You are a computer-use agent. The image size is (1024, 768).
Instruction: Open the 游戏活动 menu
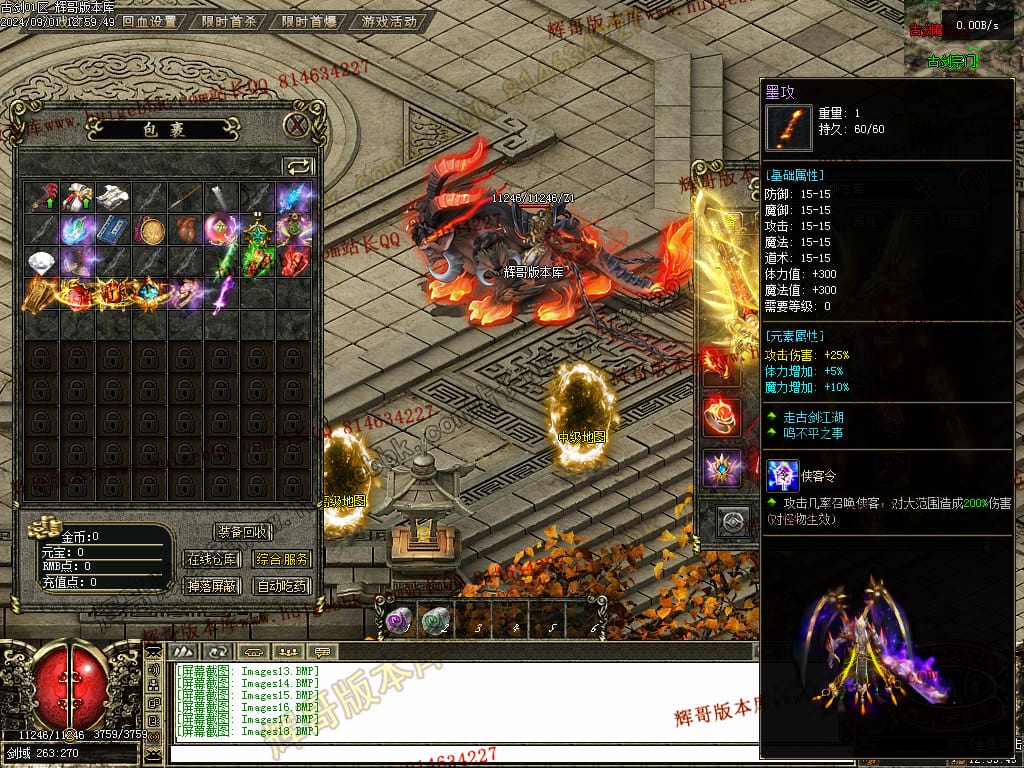click(390, 21)
